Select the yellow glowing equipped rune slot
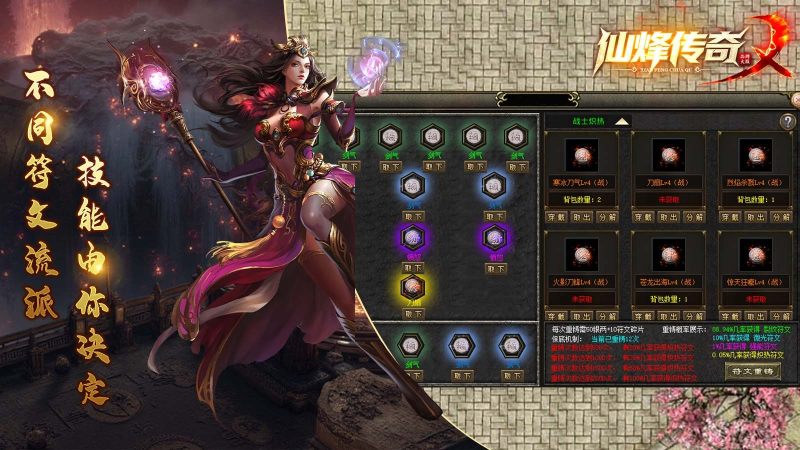 tap(411, 288)
